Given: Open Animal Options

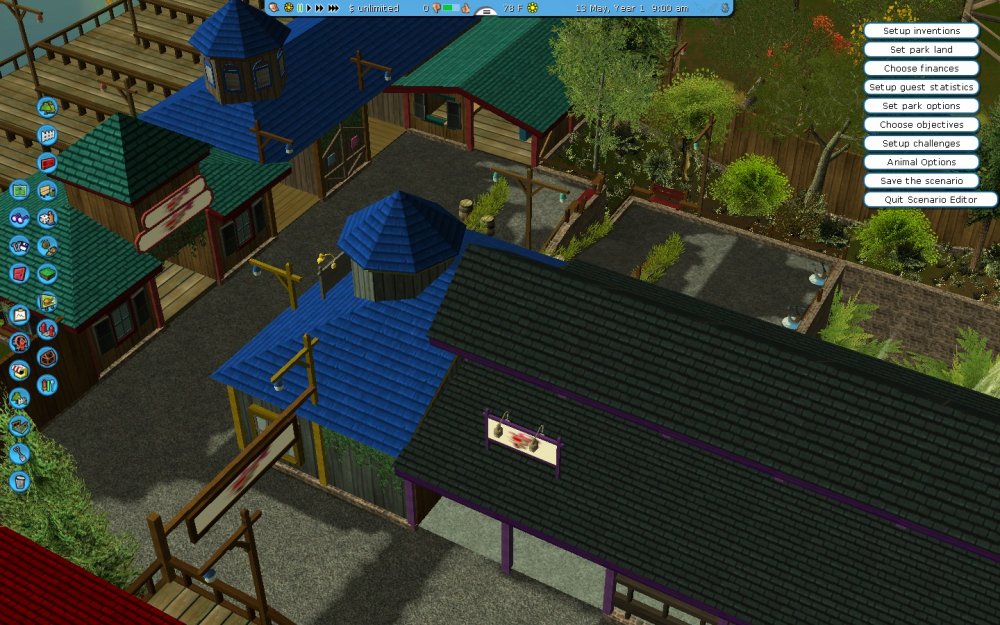Looking at the screenshot, I should (921, 162).
